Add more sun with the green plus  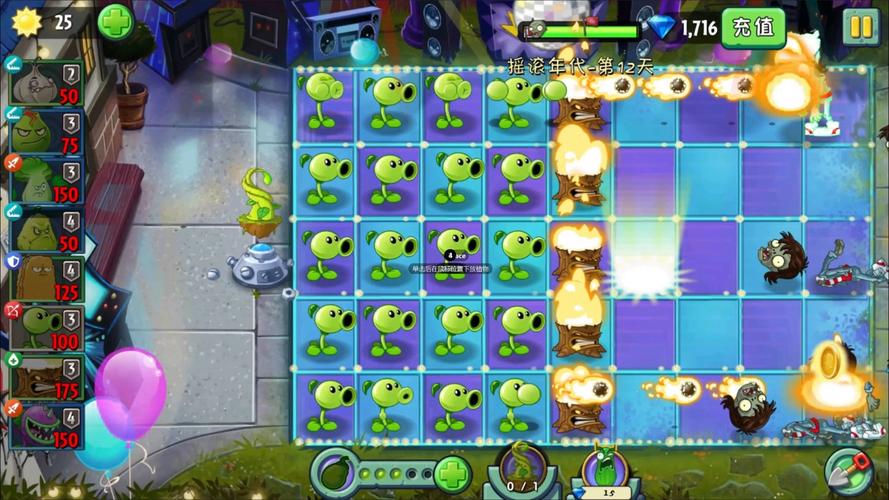(115, 22)
